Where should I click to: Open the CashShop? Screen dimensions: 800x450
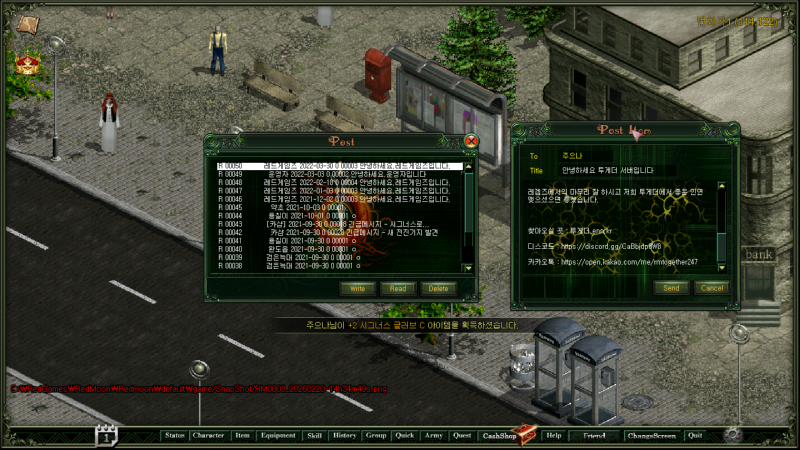coord(498,436)
